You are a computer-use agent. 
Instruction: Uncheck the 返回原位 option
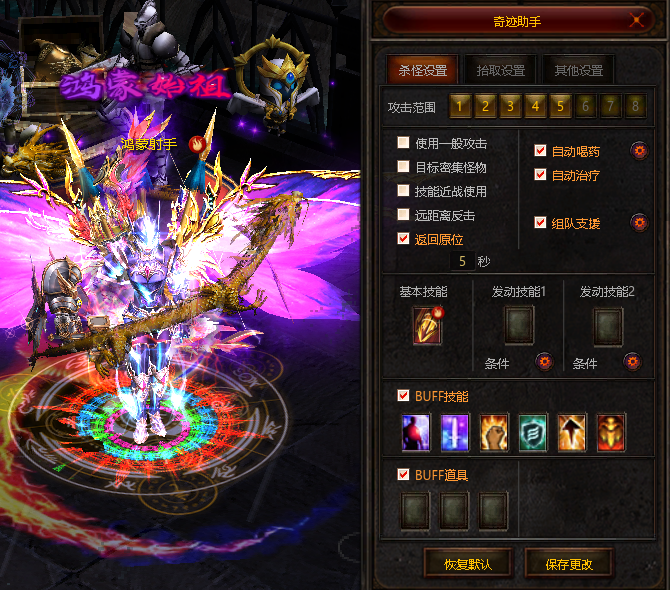tap(404, 239)
